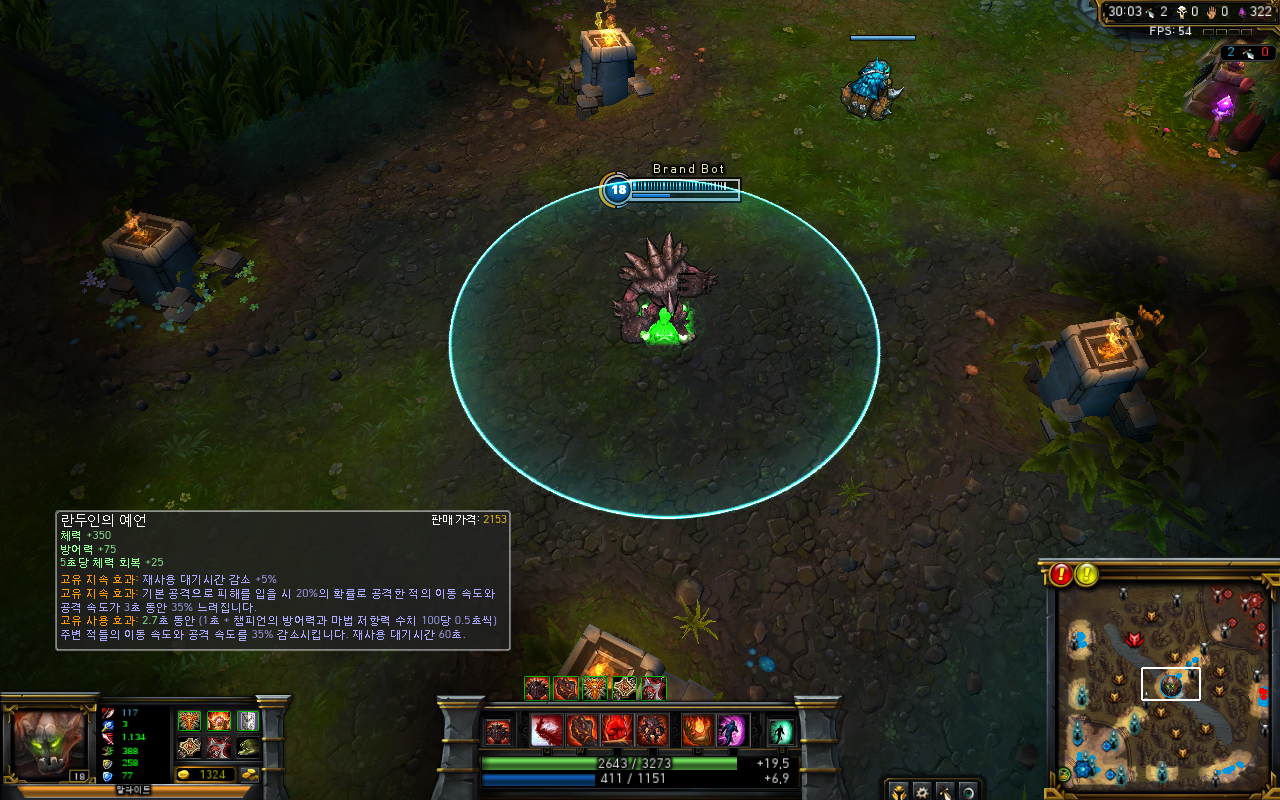Use the purple Teleport summoner spell
This screenshot has width=1280, height=800.
pyautogui.click(x=732, y=731)
